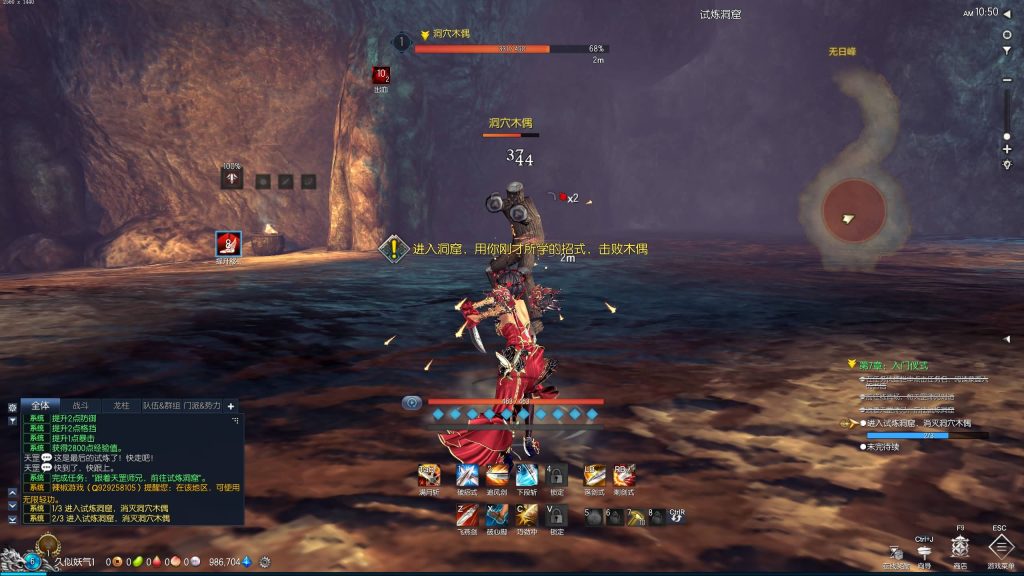Zoom in the minimap with plus
This screenshot has width=1024, height=576.
pyautogui.click(x=1007, y=149)
